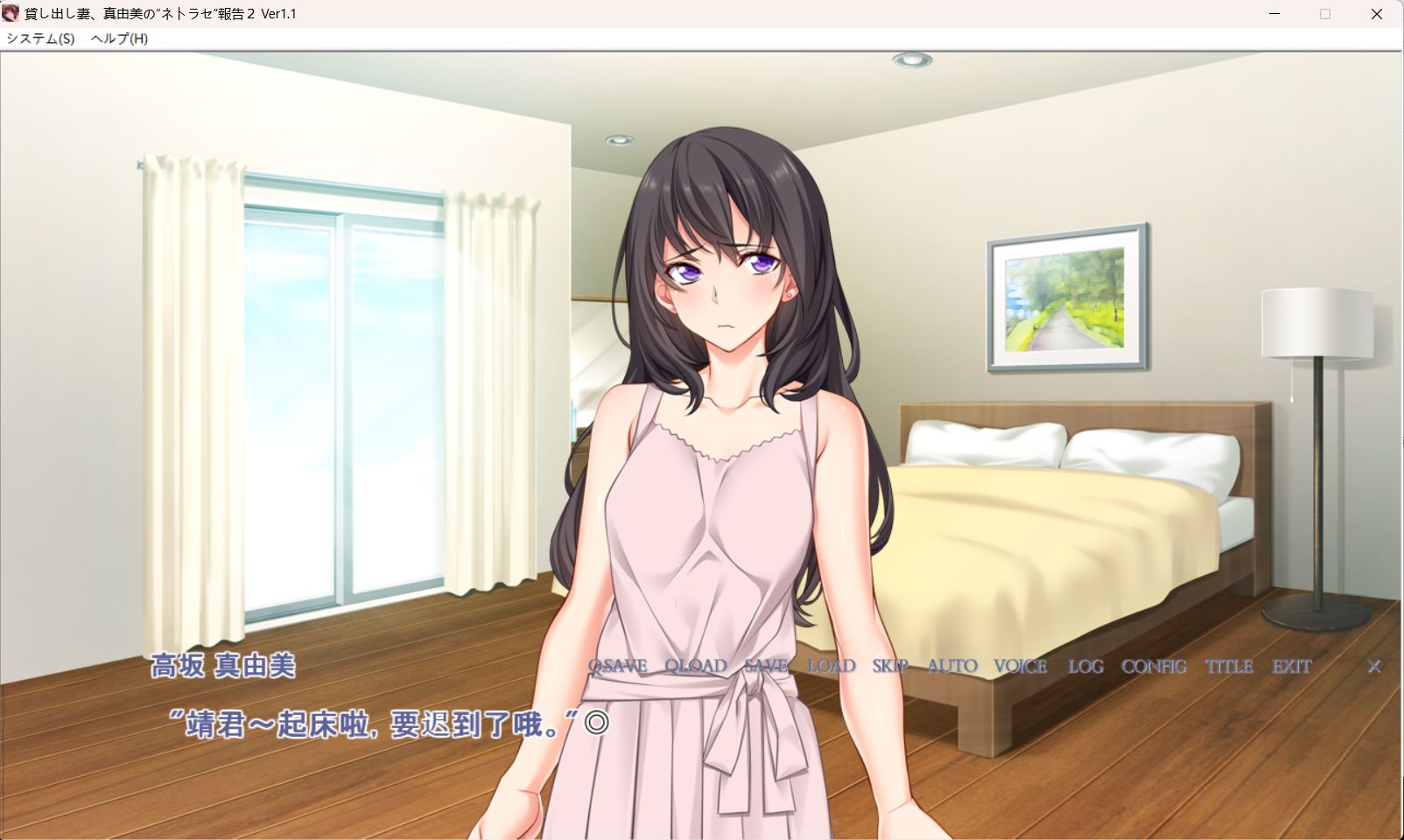This screenshot has height=840, width=1404.
Task: Open the LOAD menu
Action: pyautogui.click(x=831, y=667)
